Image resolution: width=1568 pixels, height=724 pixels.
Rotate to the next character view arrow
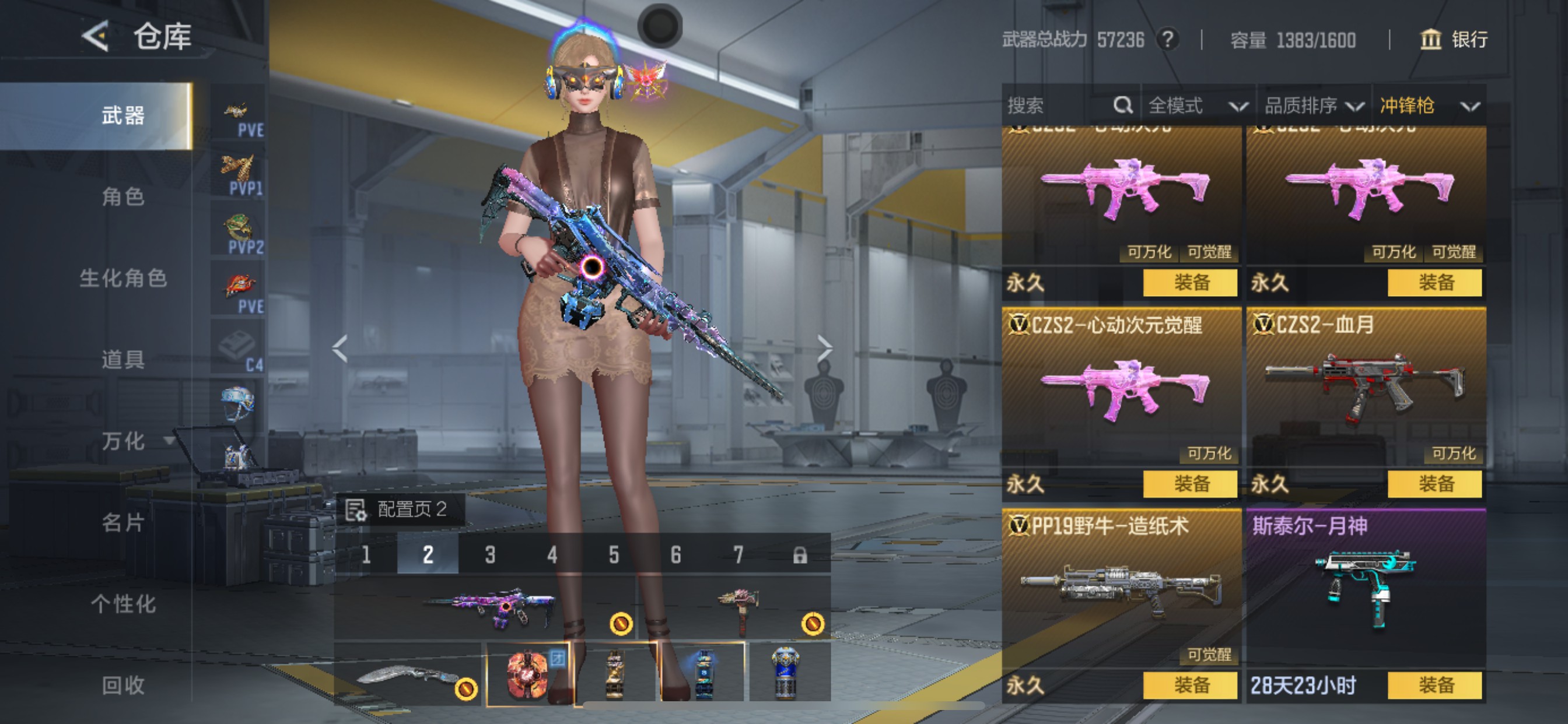[x=824, y=349]
